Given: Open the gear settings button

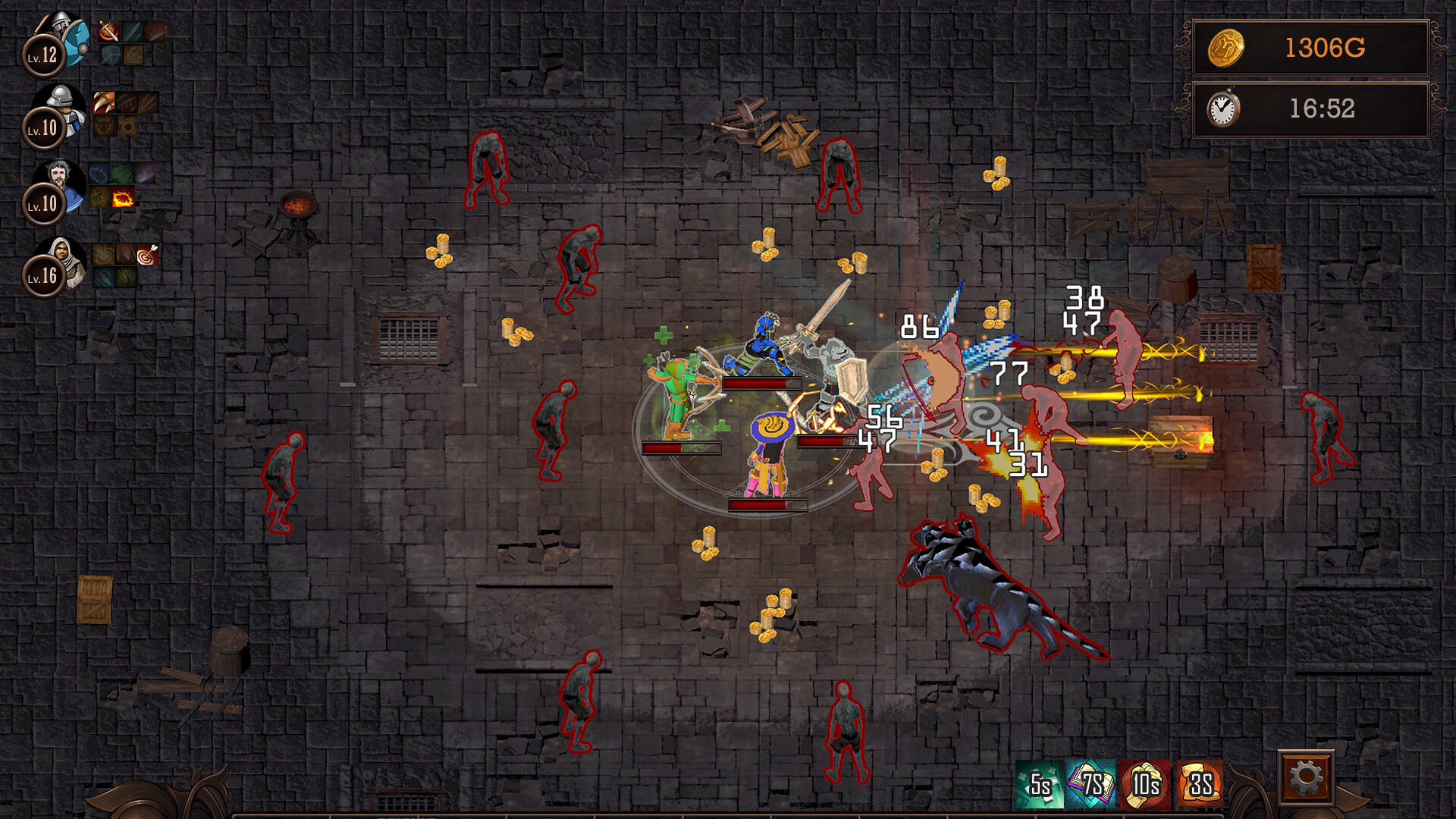Looking at the screenshot, I should tap(1306, 778).
